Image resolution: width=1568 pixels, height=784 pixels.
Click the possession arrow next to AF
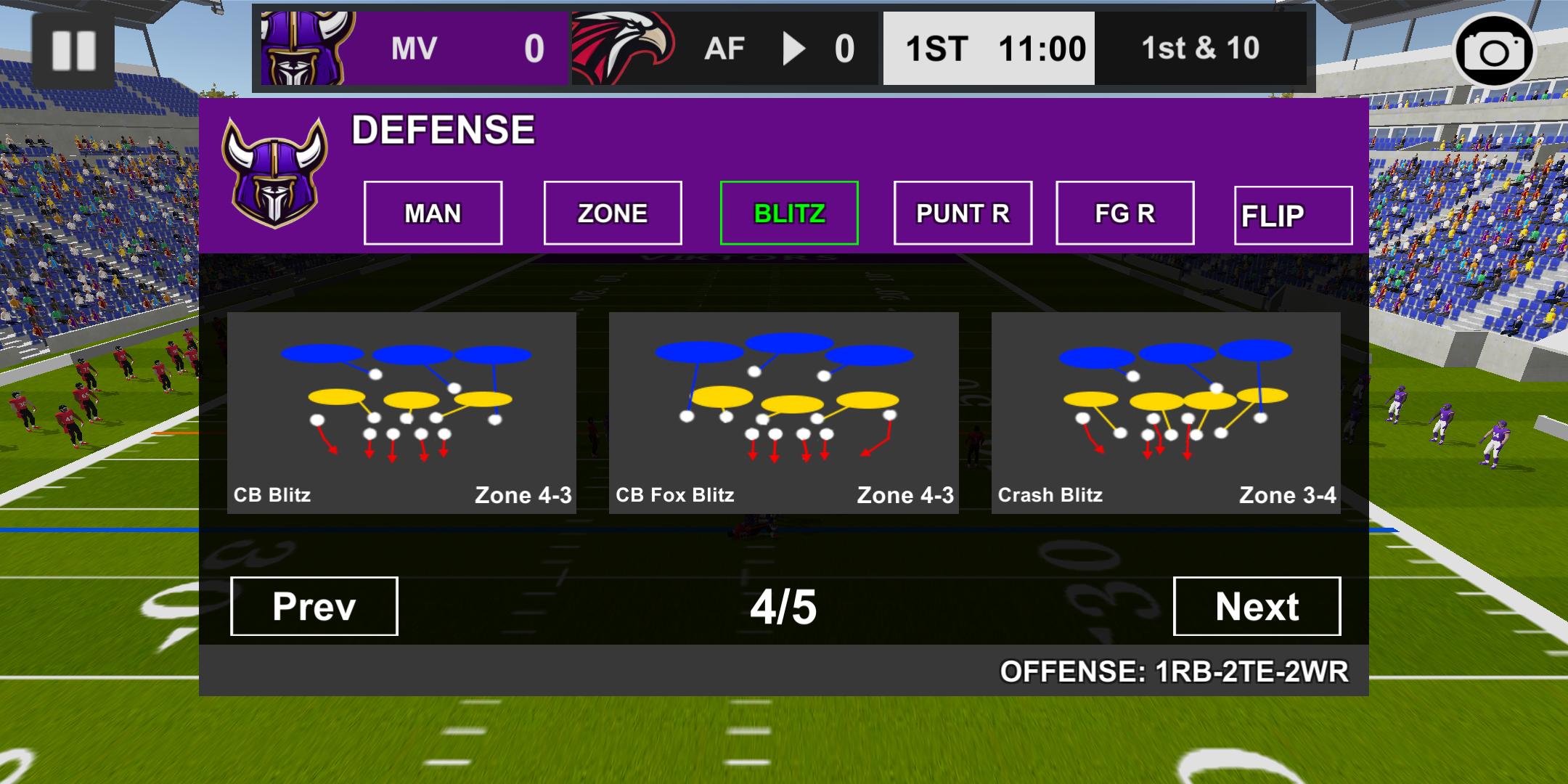coord(795,49)
